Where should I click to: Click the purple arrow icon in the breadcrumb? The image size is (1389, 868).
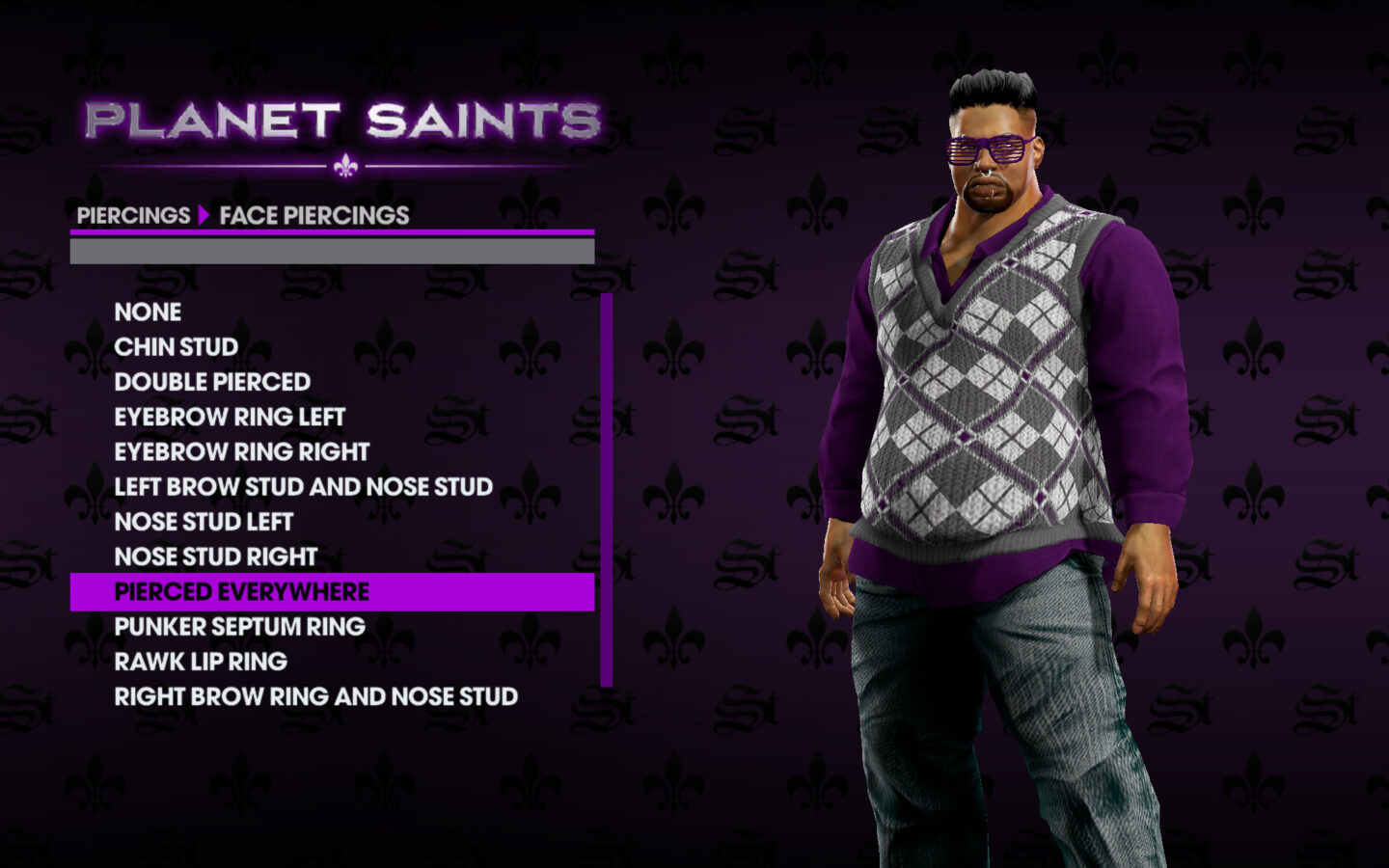click(204, 215)
